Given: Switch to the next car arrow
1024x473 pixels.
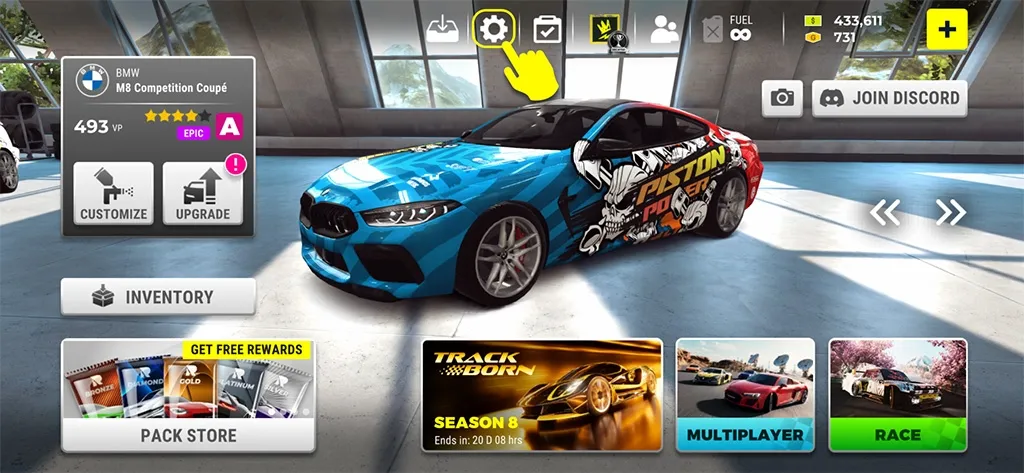Looking at the screenshot, I should [x=950, y=212].
